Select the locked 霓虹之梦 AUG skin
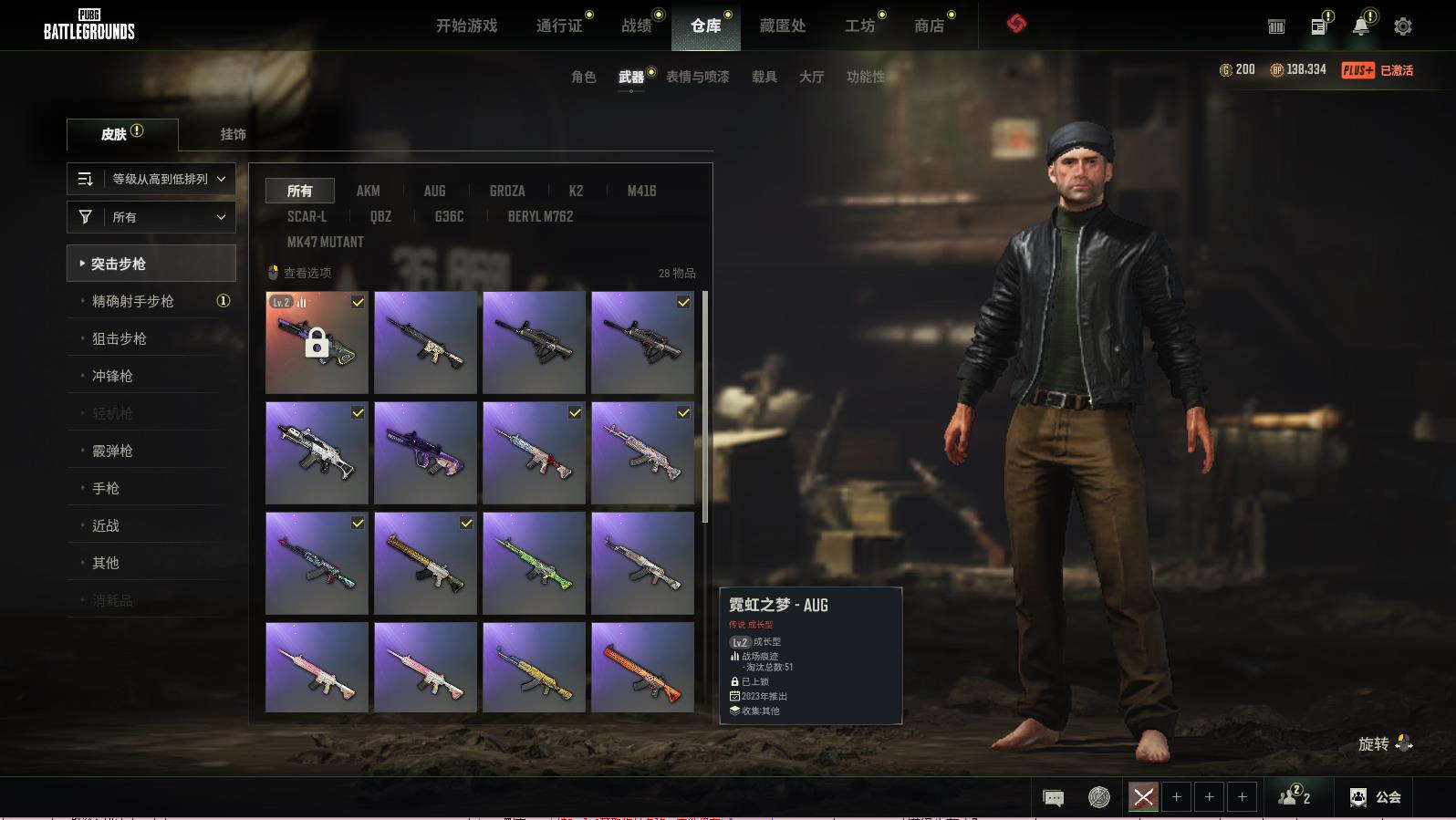1456x820 pixels. coord(317,342)
